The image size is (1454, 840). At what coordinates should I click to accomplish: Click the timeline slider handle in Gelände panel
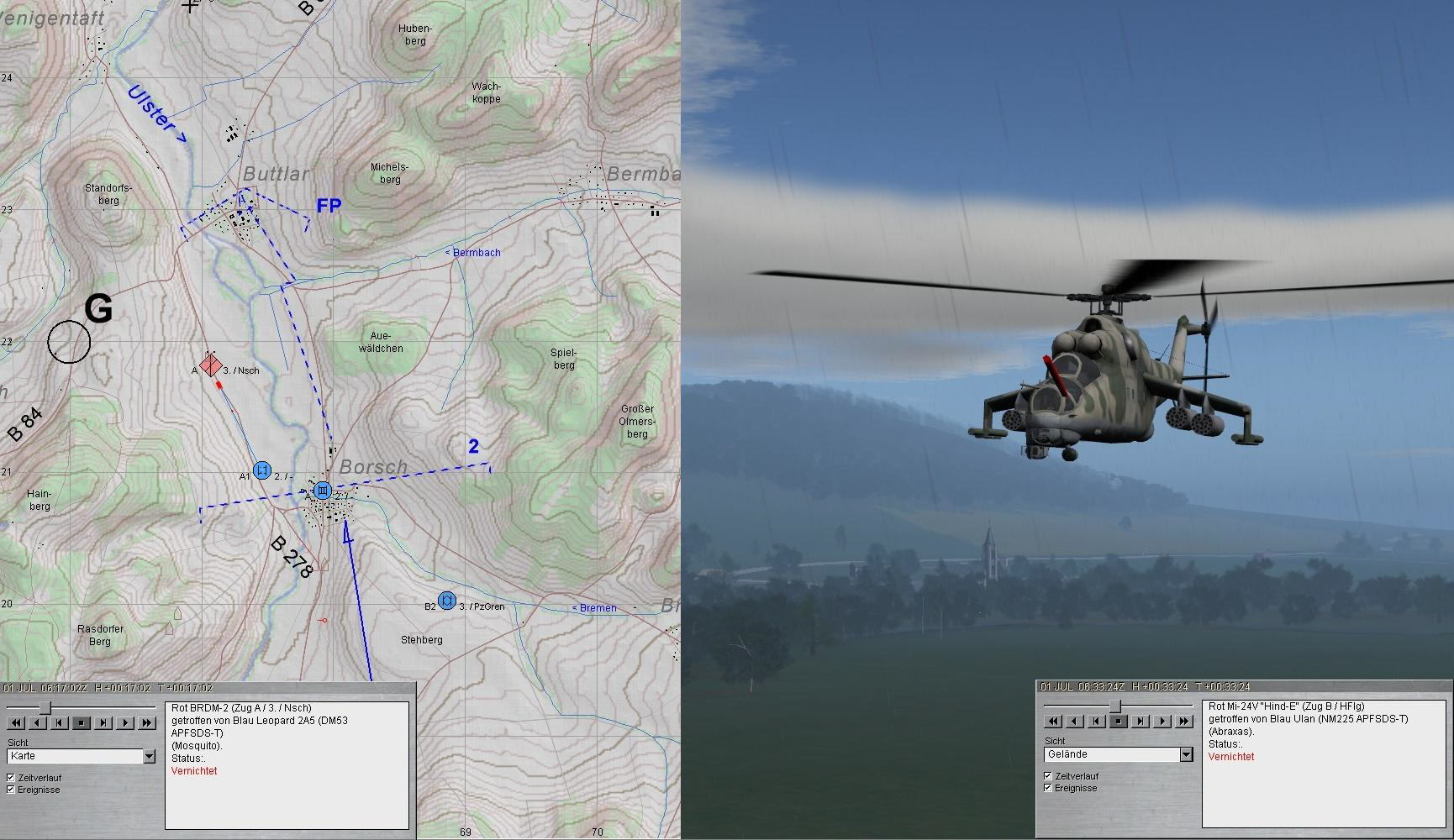[x=1114, y=706]
